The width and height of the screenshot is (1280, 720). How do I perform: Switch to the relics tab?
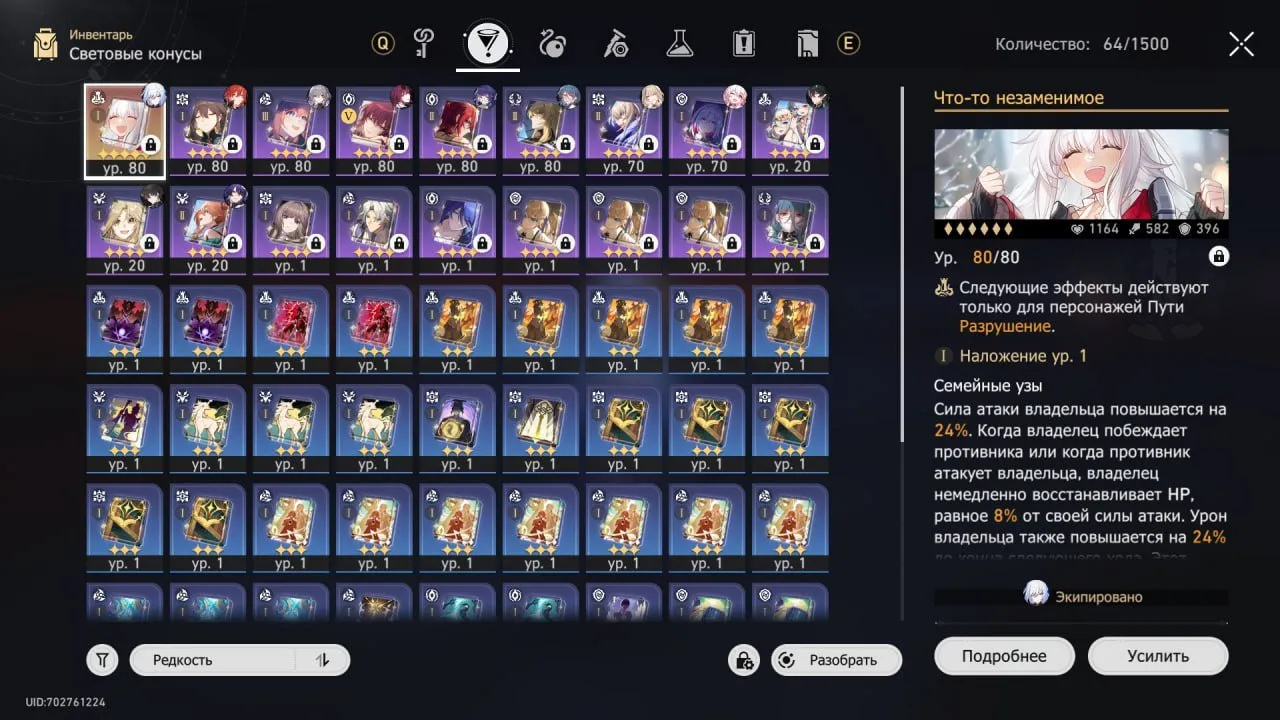(x=552, y=43)
